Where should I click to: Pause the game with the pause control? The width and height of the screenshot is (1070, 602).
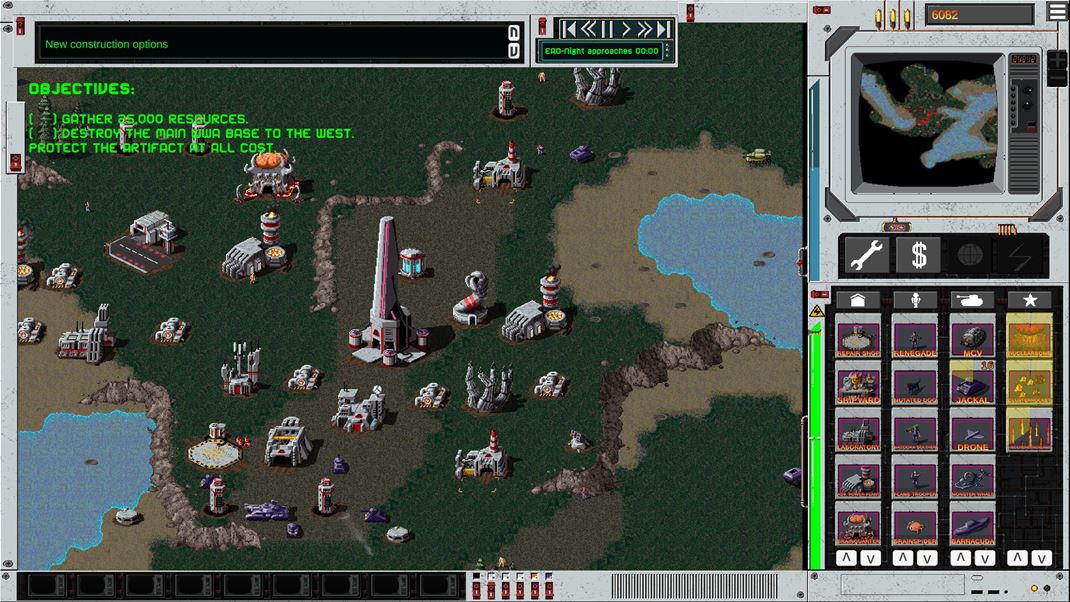coord(607,29)
